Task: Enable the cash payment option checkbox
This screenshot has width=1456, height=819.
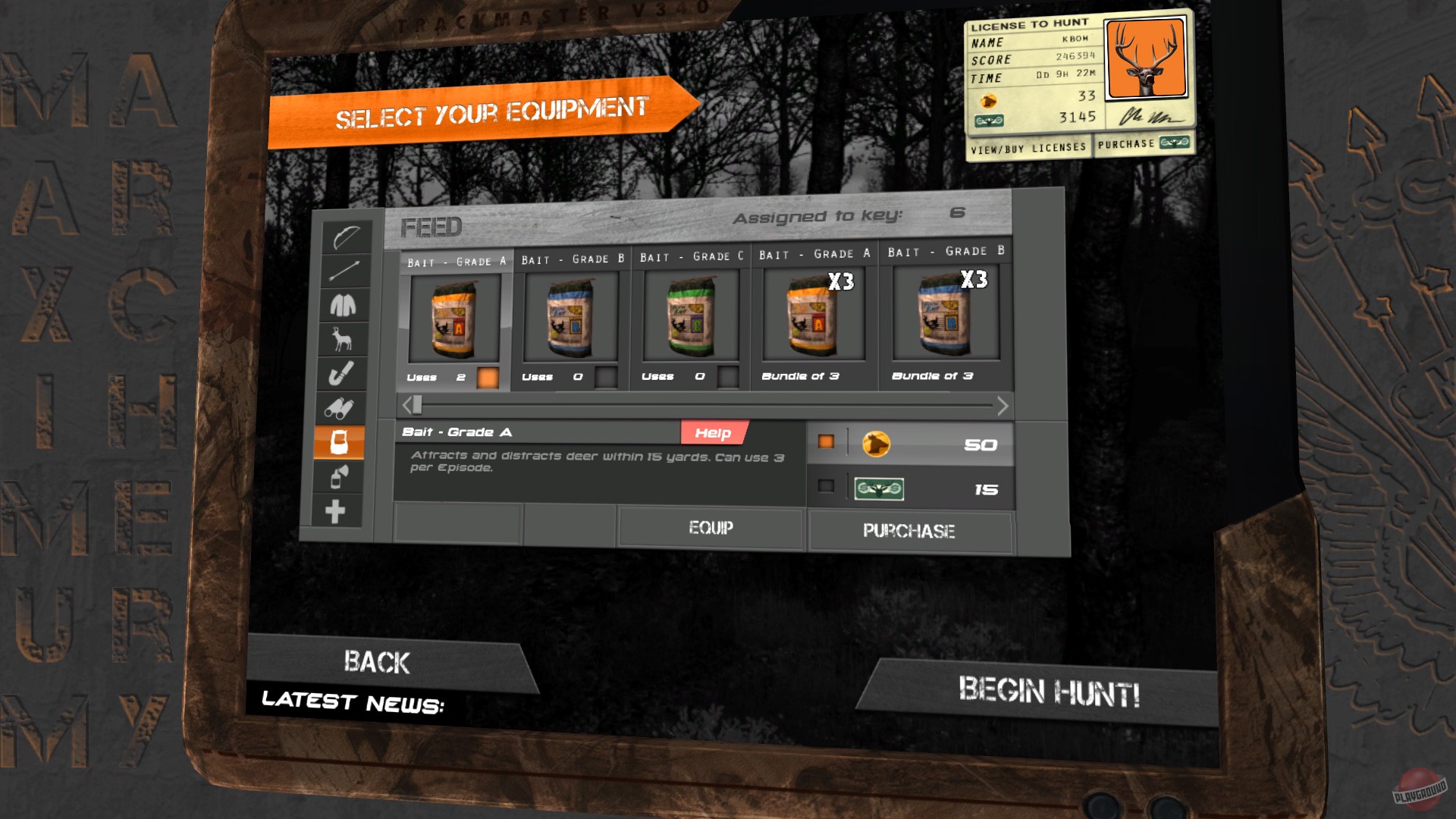Action: click(x=826, y=488)
